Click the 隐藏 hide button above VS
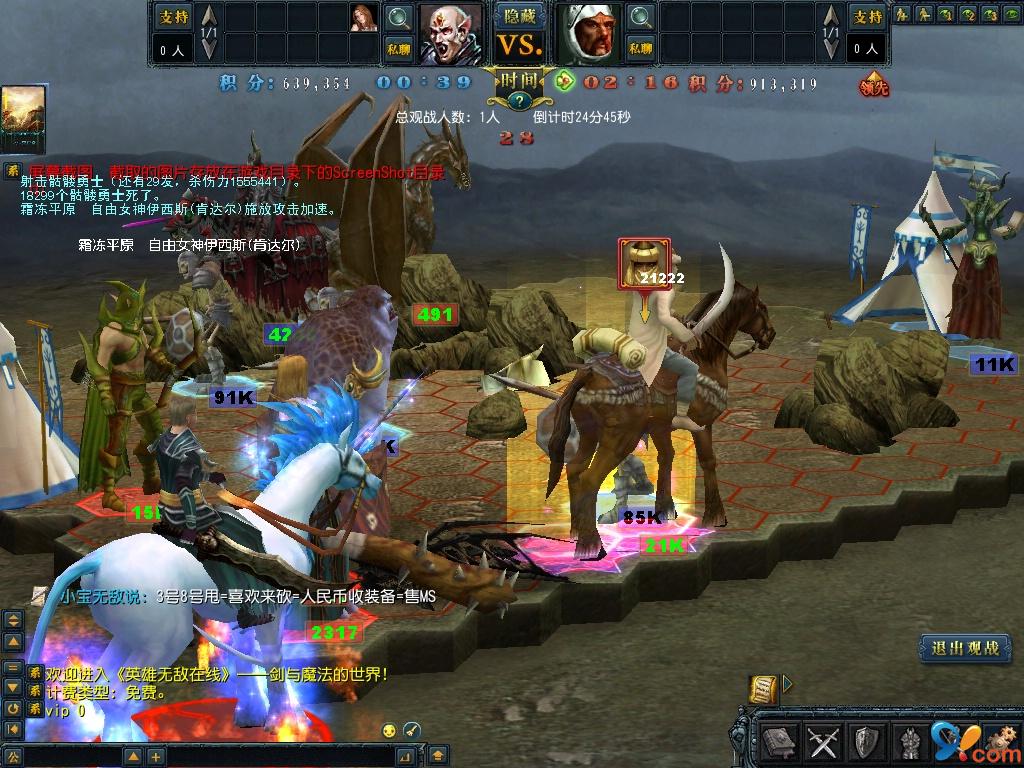 point(521,16)
